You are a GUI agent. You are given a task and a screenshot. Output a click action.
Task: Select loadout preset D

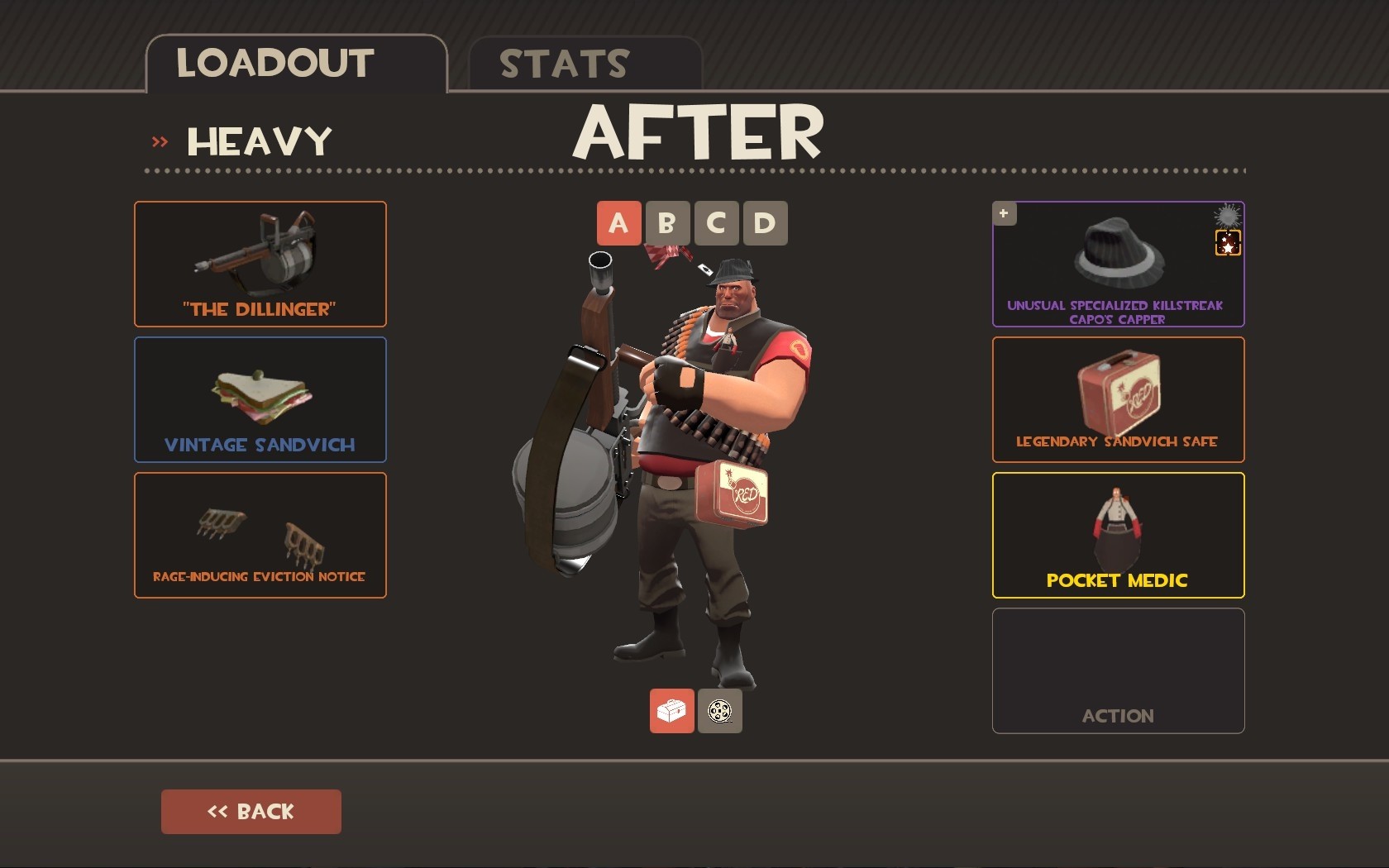[764, 222]
